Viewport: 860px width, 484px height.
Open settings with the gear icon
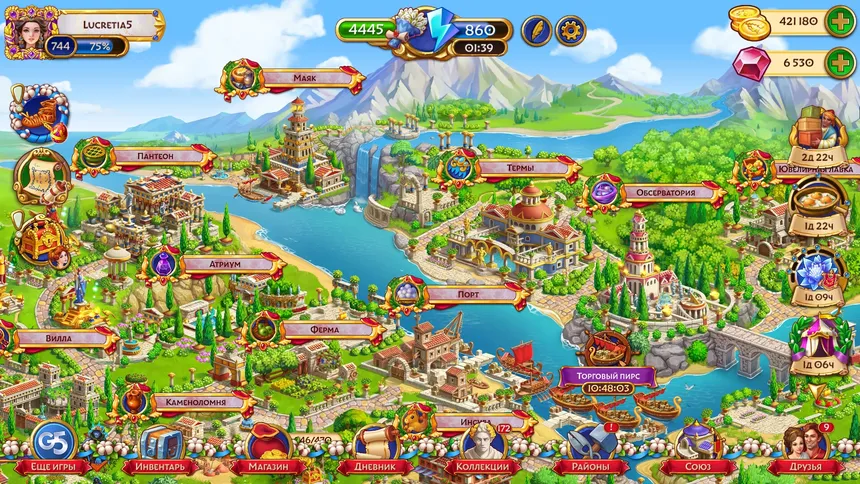[x=570, y=30]
